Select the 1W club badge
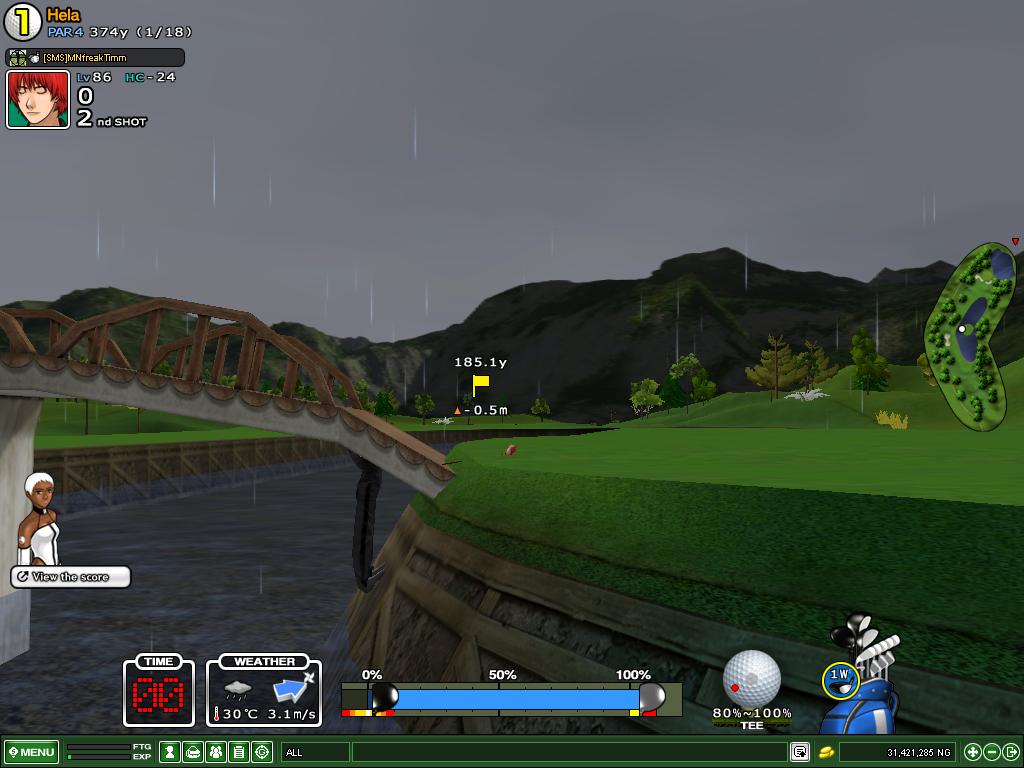 point(839,679)
